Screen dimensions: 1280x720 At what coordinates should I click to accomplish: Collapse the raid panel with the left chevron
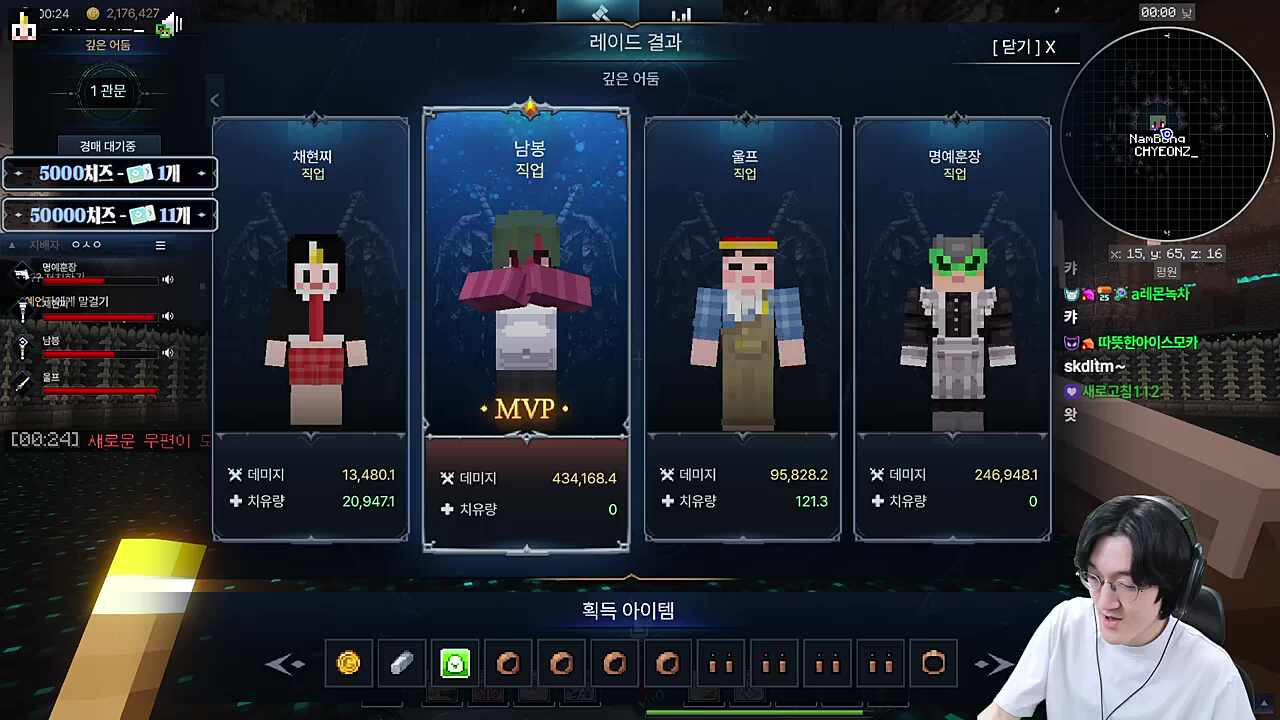[214, 100]
